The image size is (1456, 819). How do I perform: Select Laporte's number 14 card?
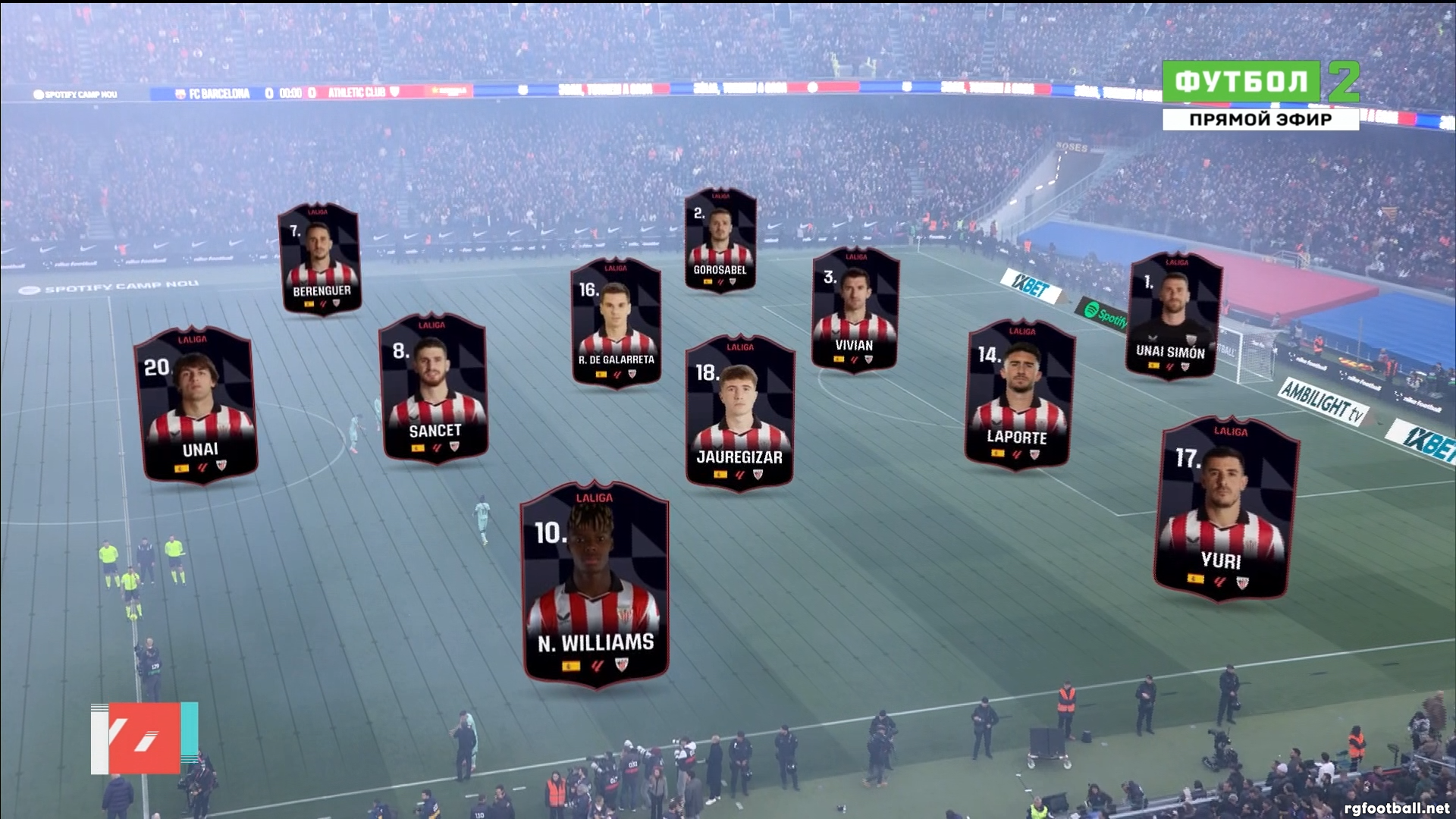(1018, 394)
